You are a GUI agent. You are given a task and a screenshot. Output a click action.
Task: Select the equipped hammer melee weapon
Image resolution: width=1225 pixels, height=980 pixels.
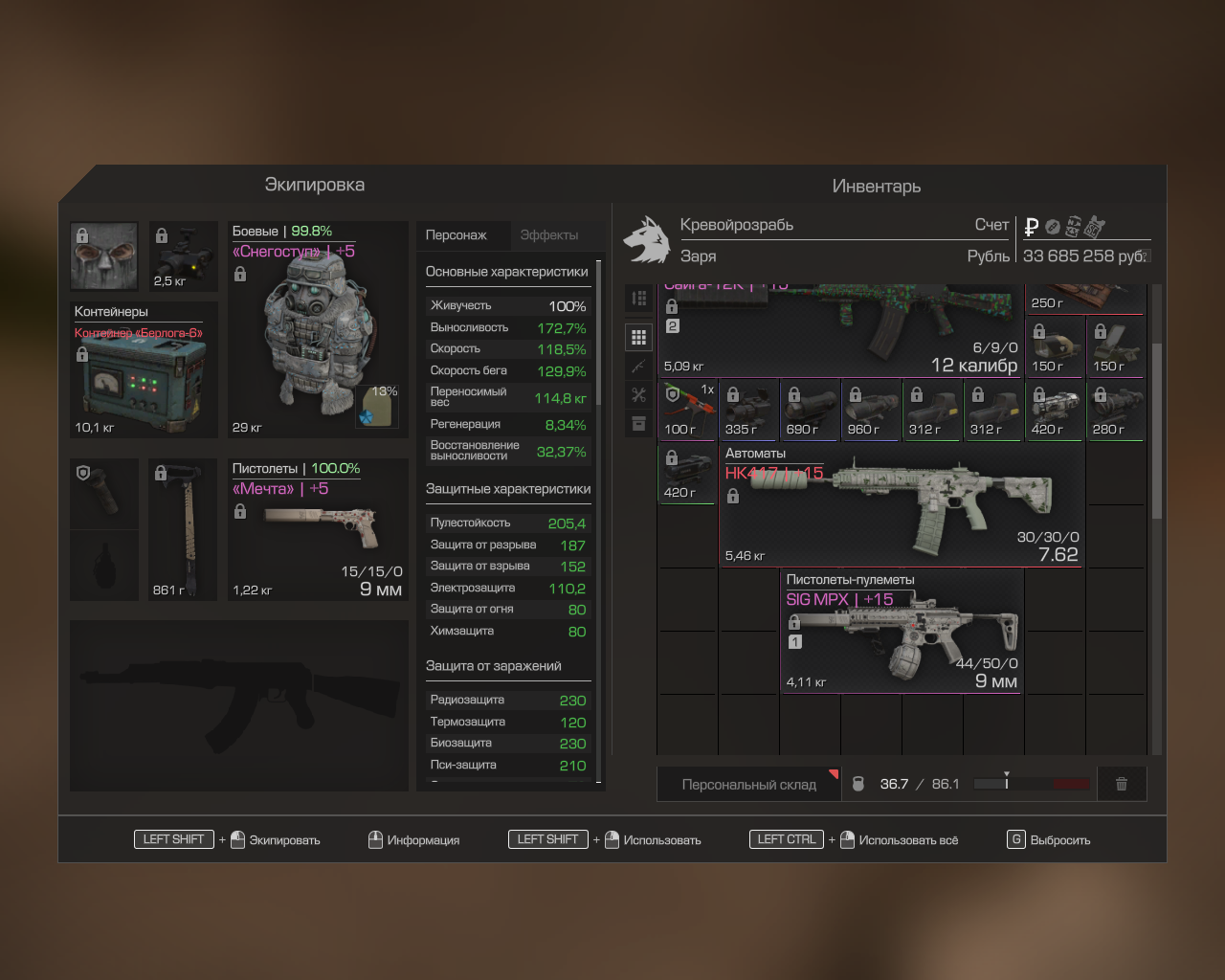[x=184, y=529]
